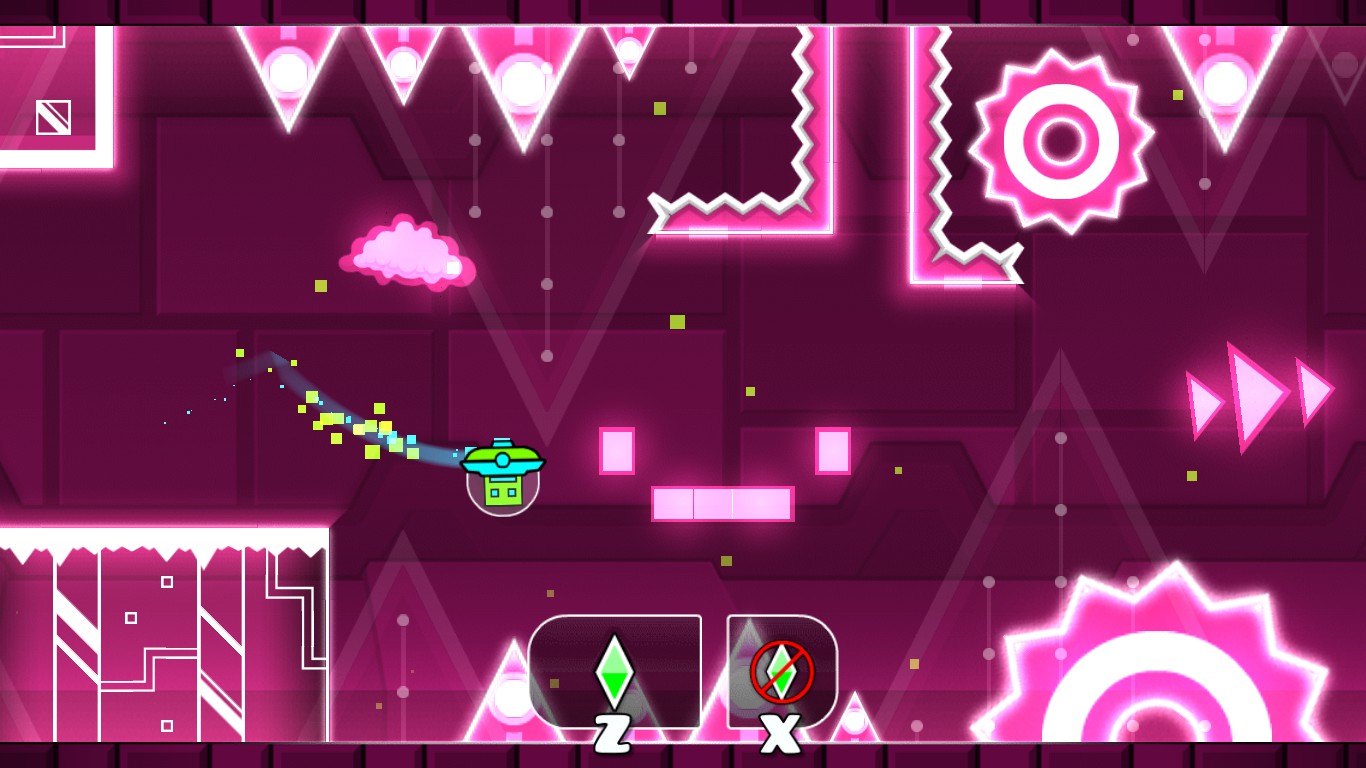The height and width of the screenshot is (768, 1366).
Task: Click the yellow particle square near the cloud
Action: [320, 288]
